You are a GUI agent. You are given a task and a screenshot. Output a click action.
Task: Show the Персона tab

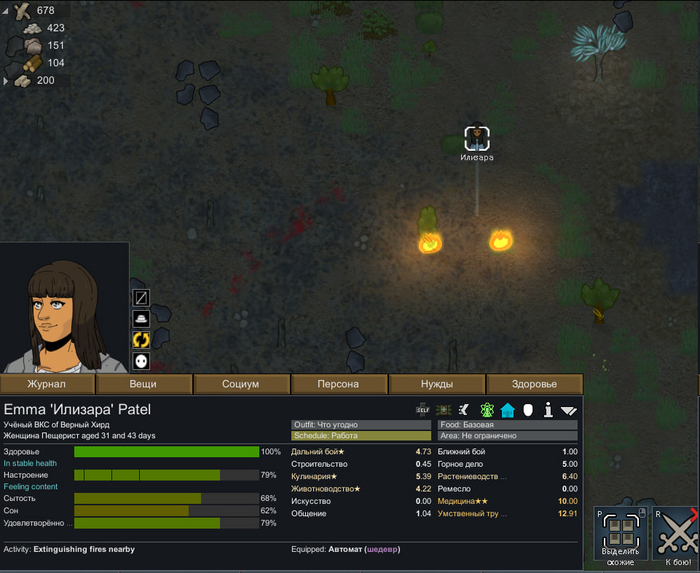click(338, 384)
